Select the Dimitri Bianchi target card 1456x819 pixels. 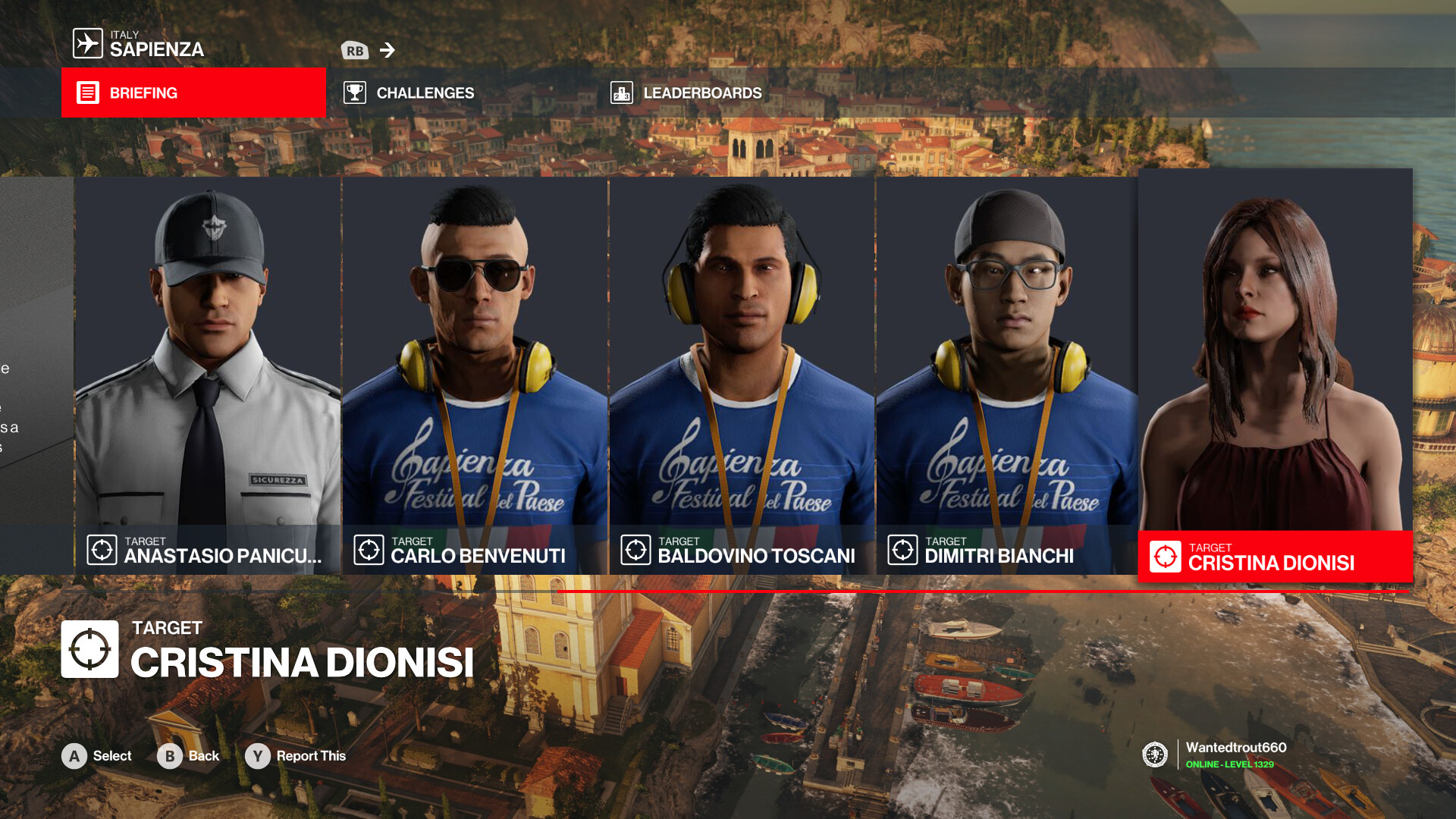pos(1007,375)
